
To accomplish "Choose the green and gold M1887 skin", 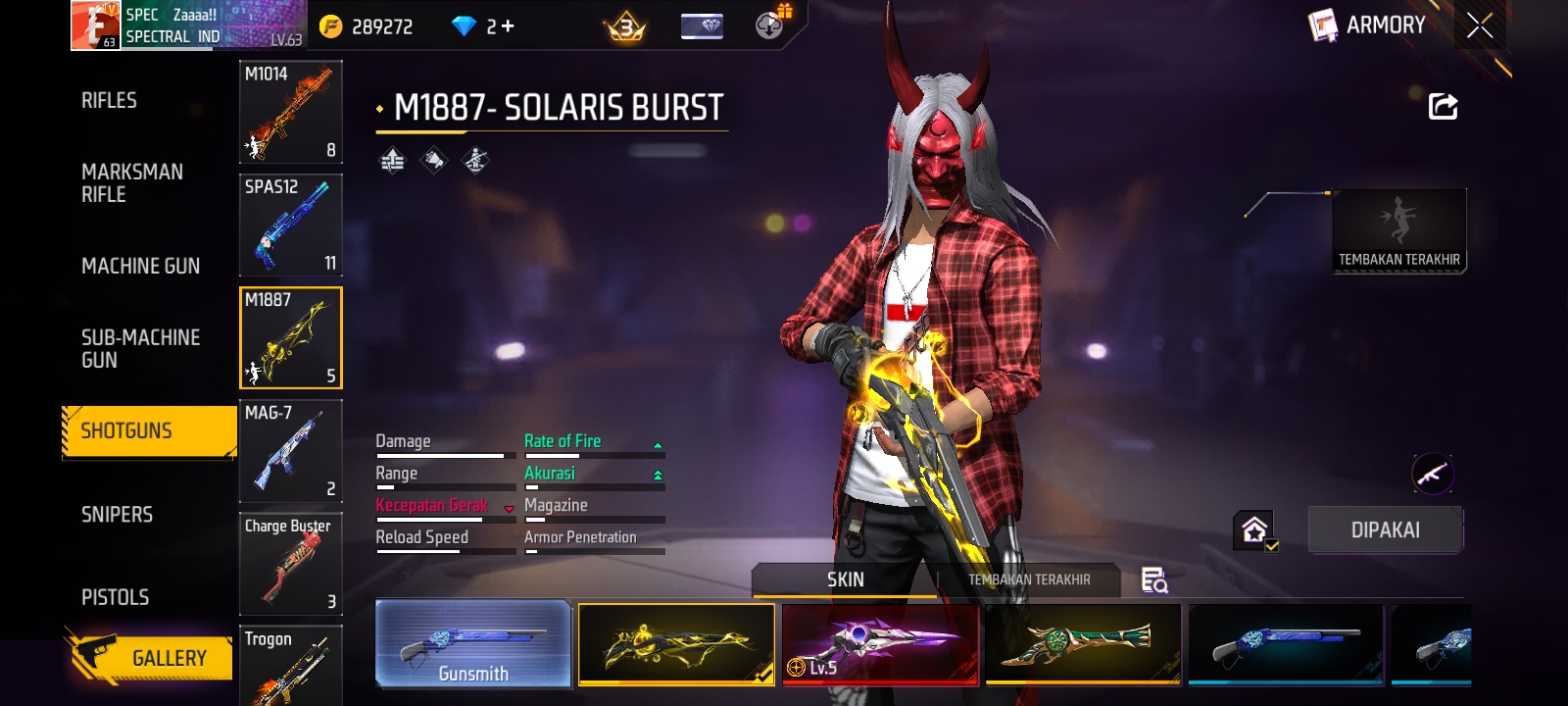I will tap(1083, 644).
